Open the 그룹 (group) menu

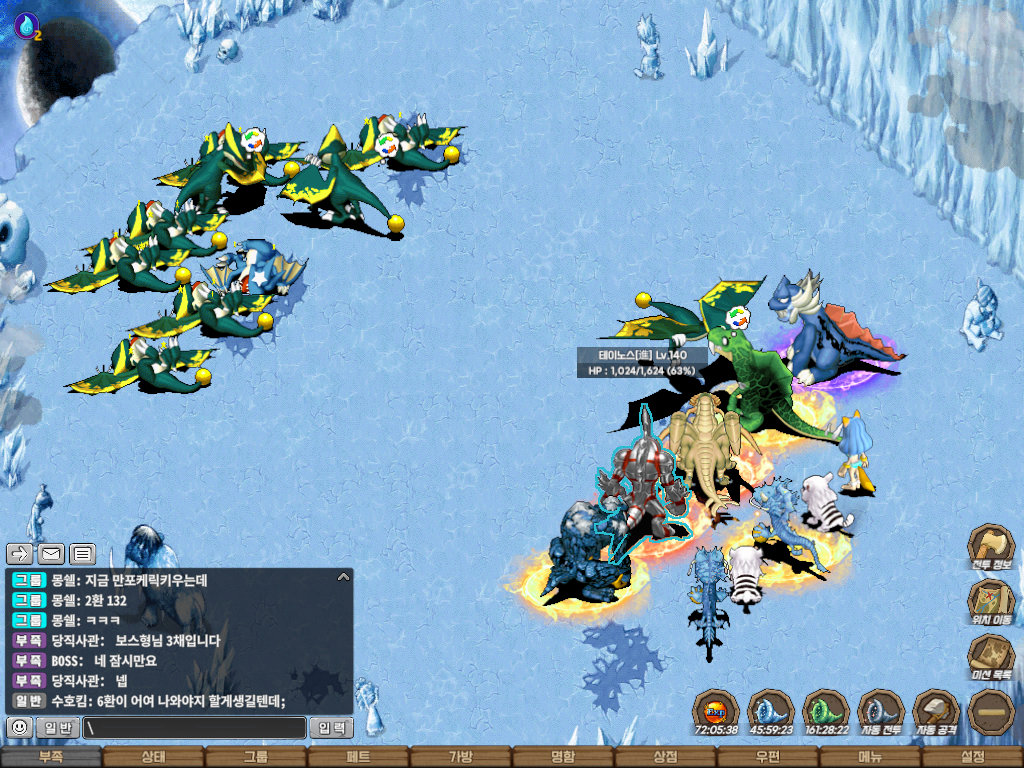256,757
